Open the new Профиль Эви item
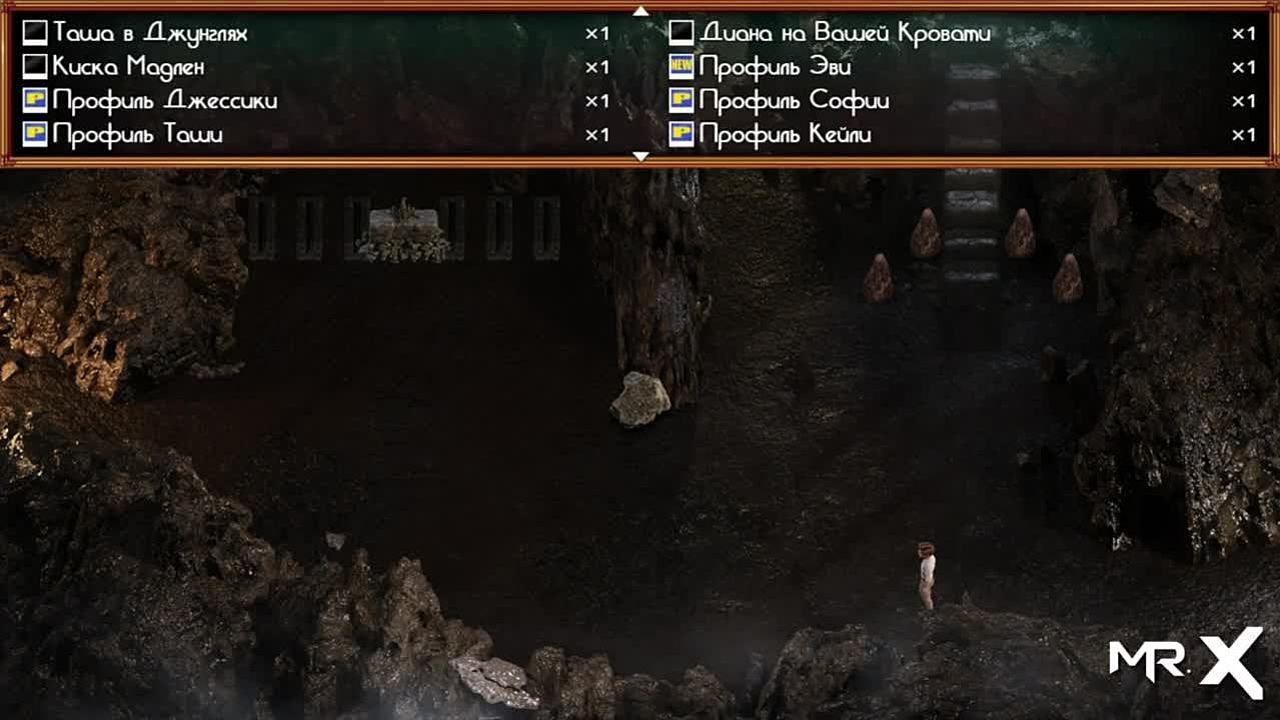This screenshot has height=720, width=1280. pos(775,68)
